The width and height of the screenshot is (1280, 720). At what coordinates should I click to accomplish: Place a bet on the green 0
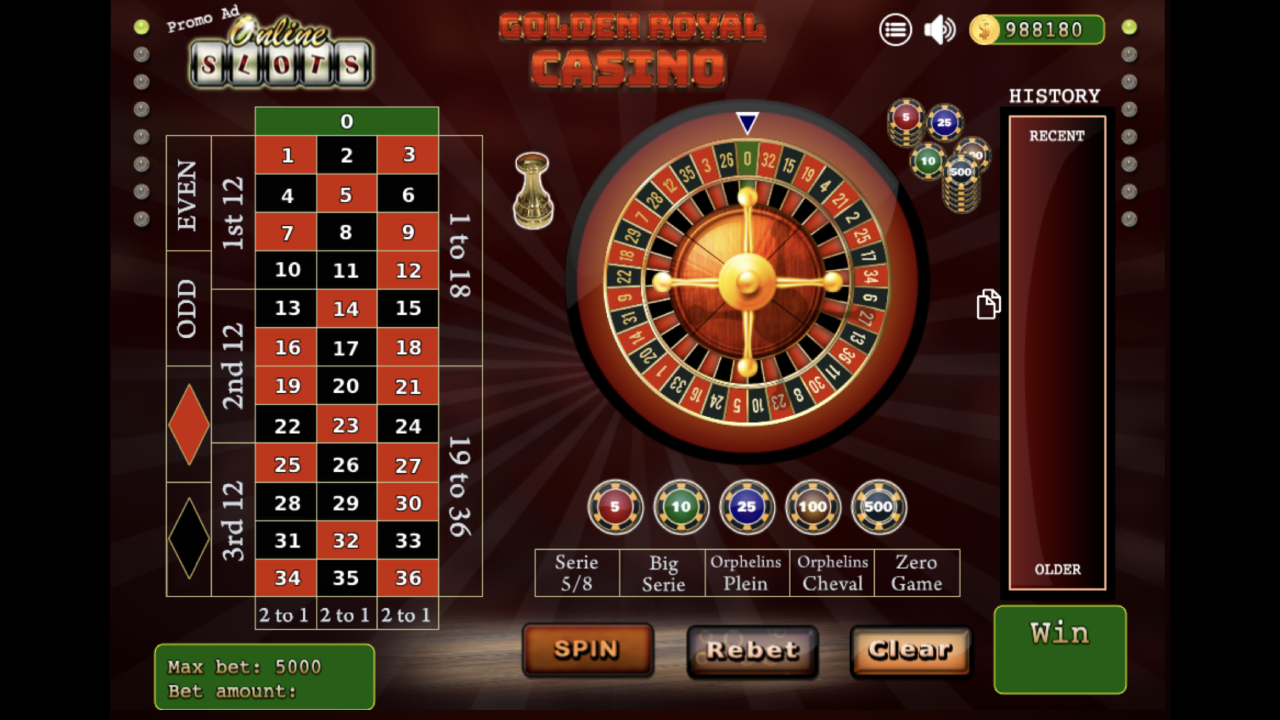point(348,121)
